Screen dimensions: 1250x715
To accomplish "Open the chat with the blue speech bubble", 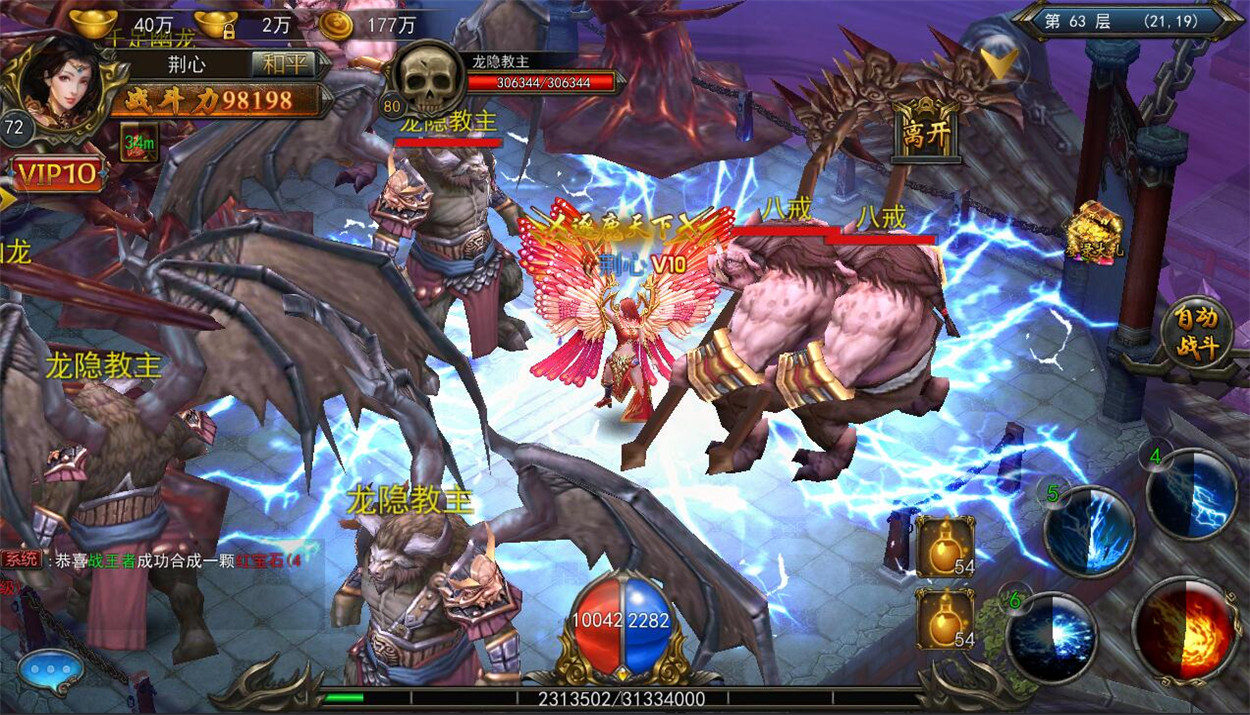I will click(x=49, y=667).
